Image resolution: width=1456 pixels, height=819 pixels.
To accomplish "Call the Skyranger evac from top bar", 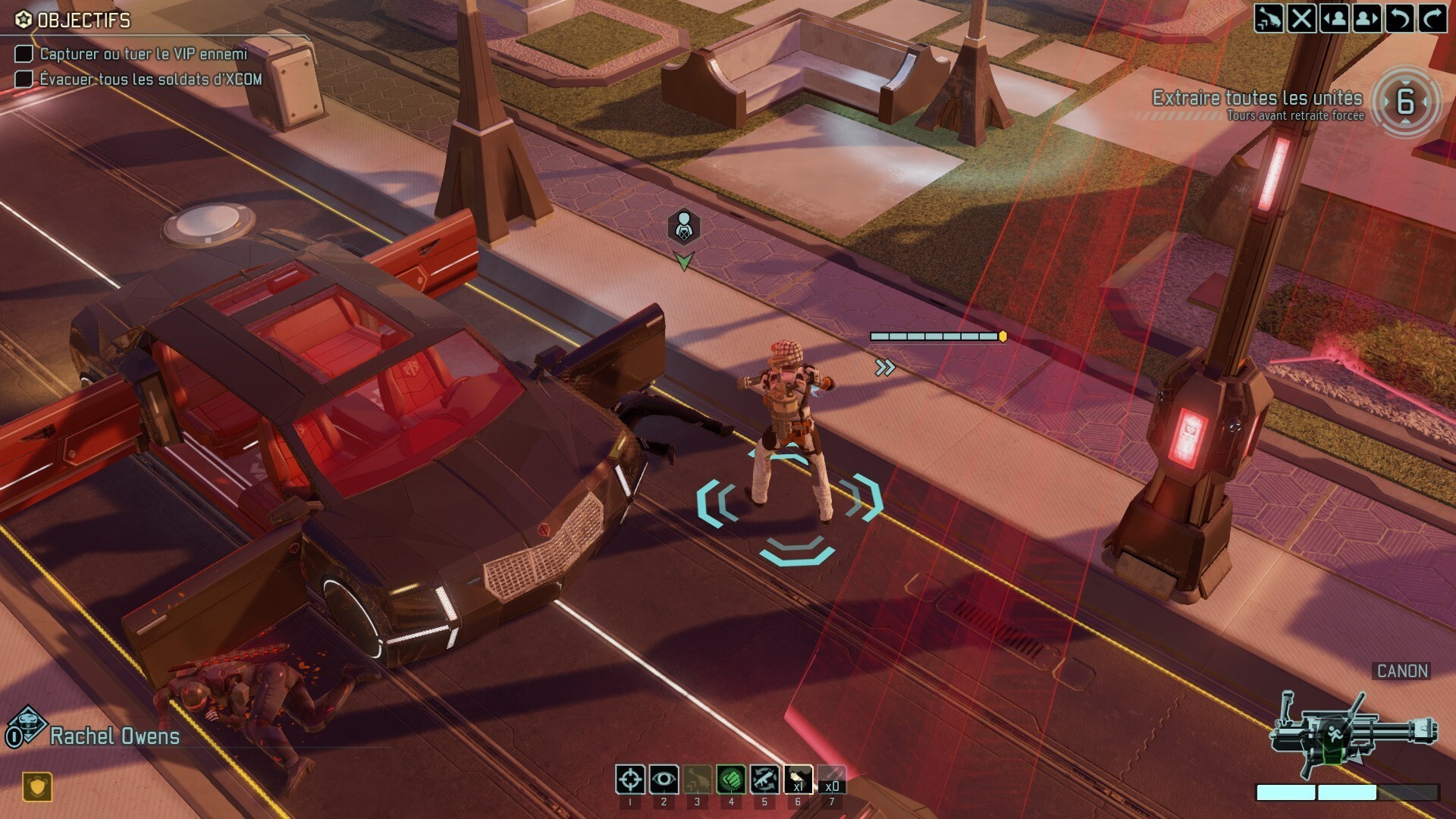I will 1268,18.
